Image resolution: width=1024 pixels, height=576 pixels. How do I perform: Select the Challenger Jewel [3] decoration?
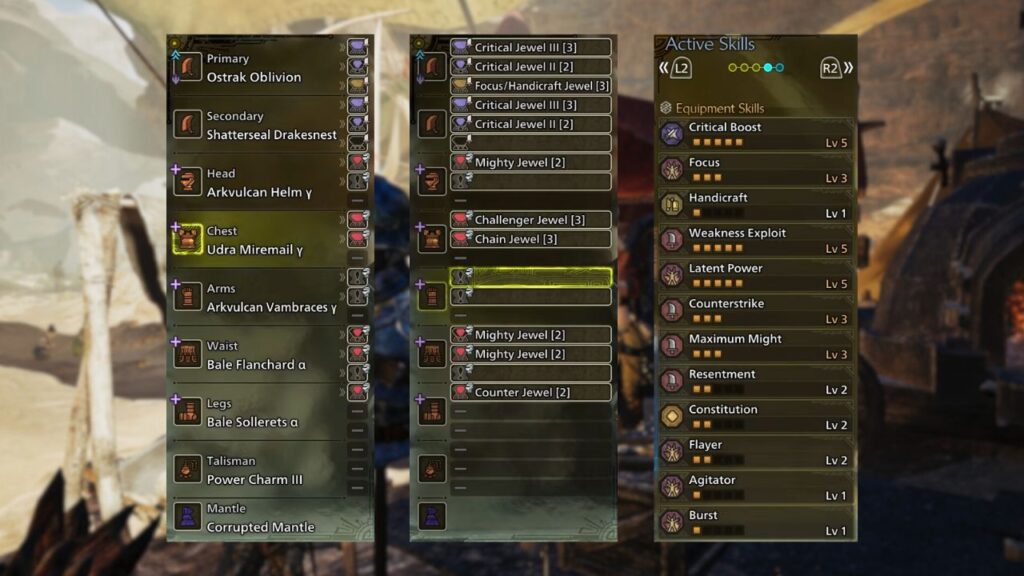530,220
